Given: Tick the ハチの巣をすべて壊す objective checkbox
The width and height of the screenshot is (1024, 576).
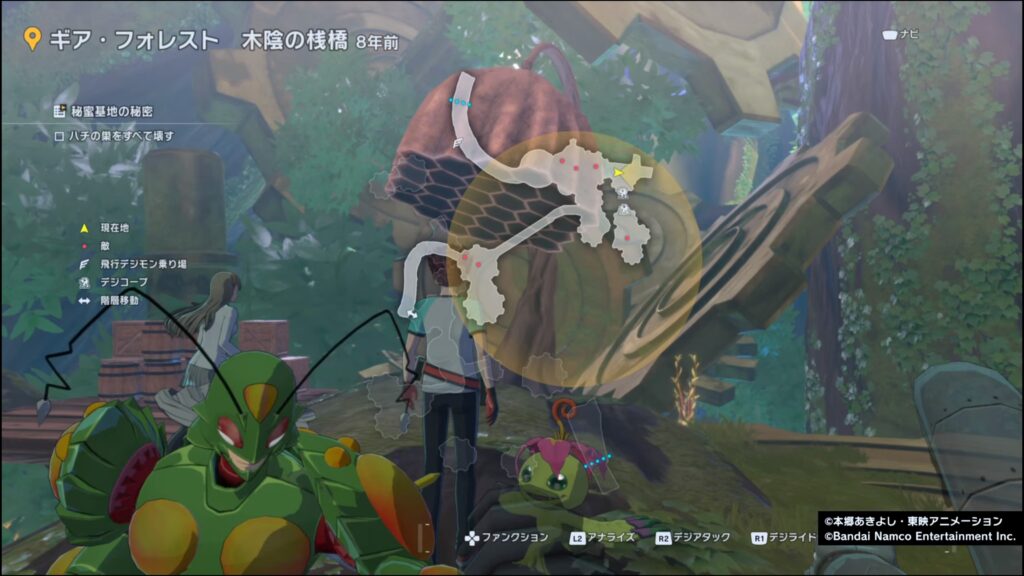Looking at the screenshot, I should click(59, 136).
